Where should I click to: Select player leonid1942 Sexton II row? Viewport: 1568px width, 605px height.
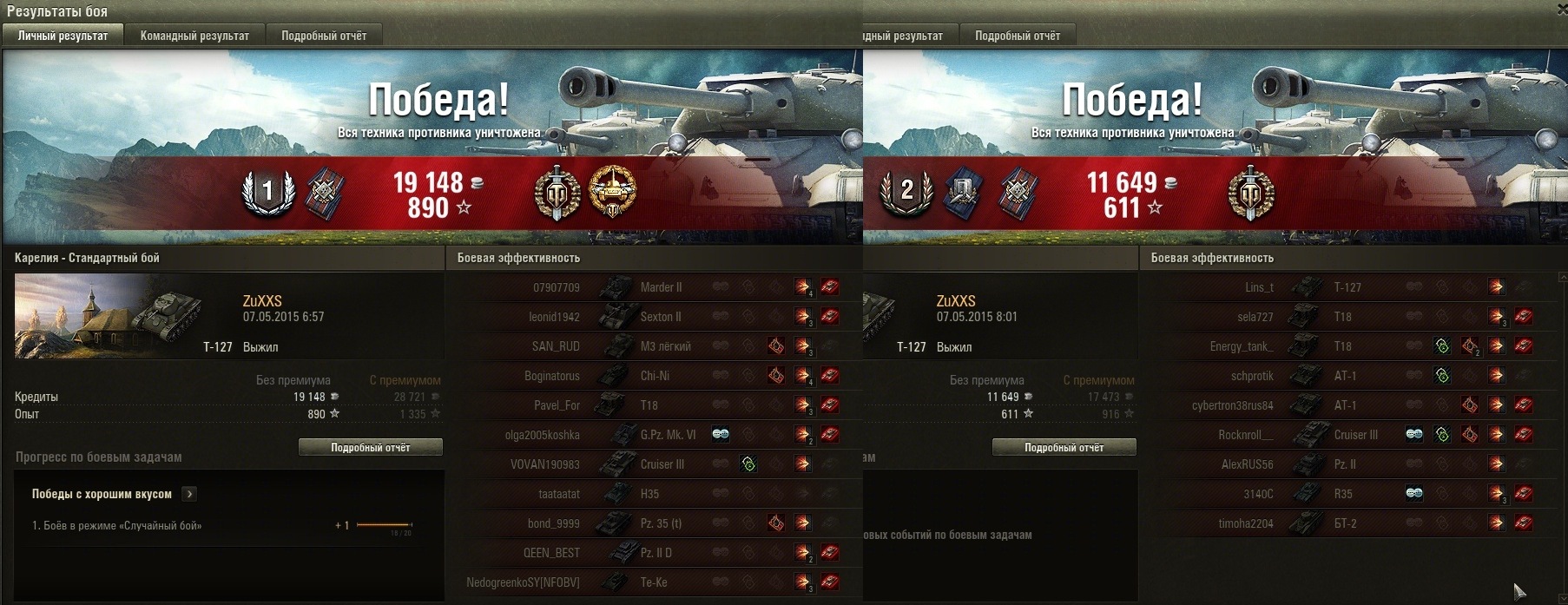click(x=651, y=317)
